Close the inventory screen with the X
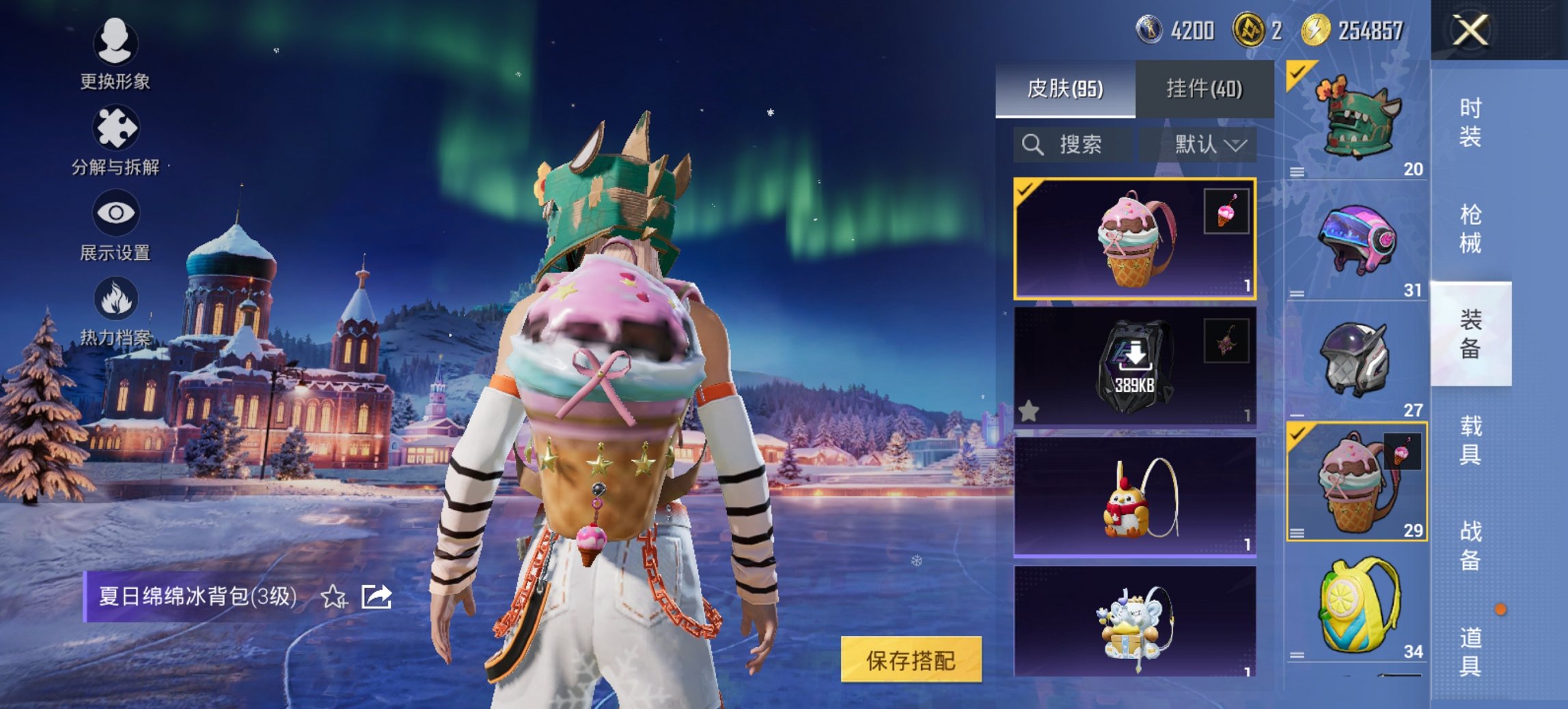Viewport: 1568px width, 709px height. tap(1470, 31)
